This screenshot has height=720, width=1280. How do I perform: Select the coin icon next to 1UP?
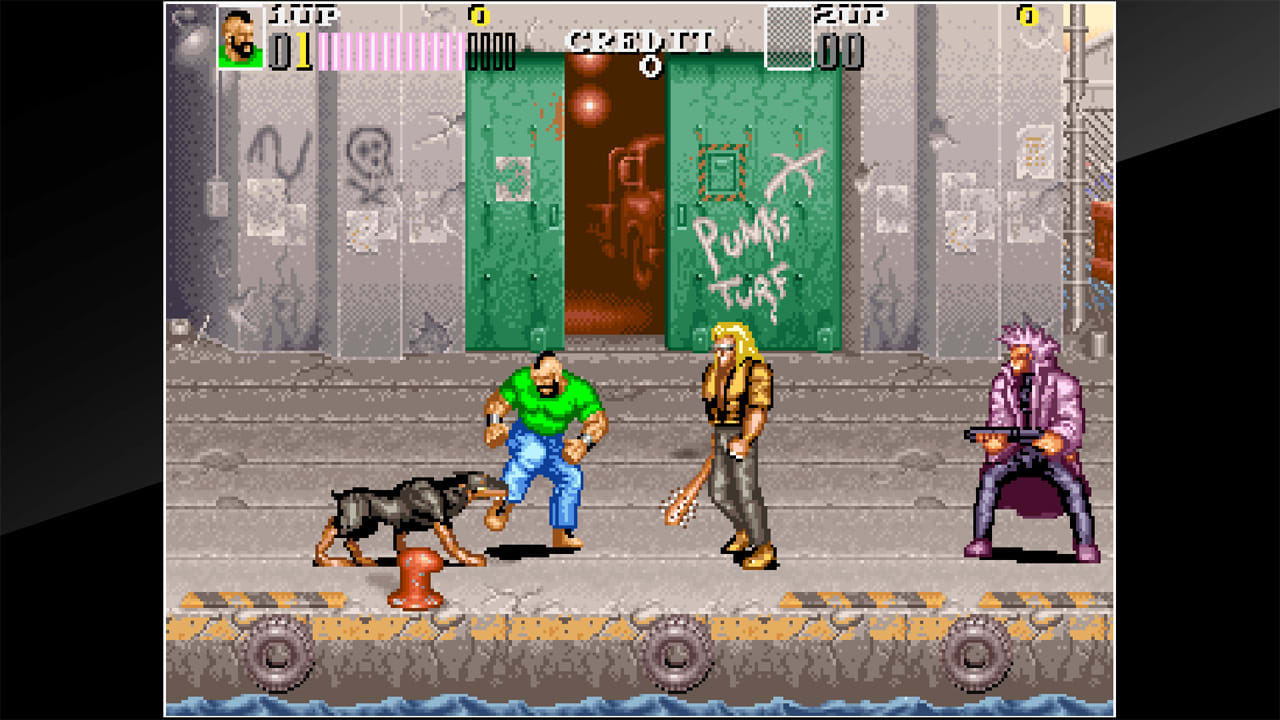(478, 17)
